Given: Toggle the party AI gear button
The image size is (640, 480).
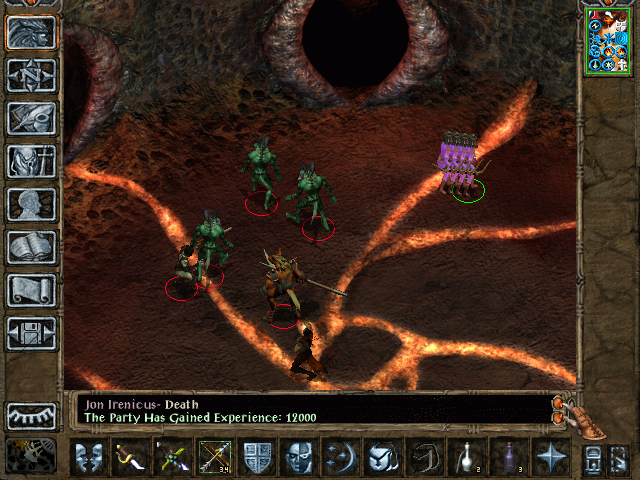Looking at the screenshot, I should coord(32,457).
